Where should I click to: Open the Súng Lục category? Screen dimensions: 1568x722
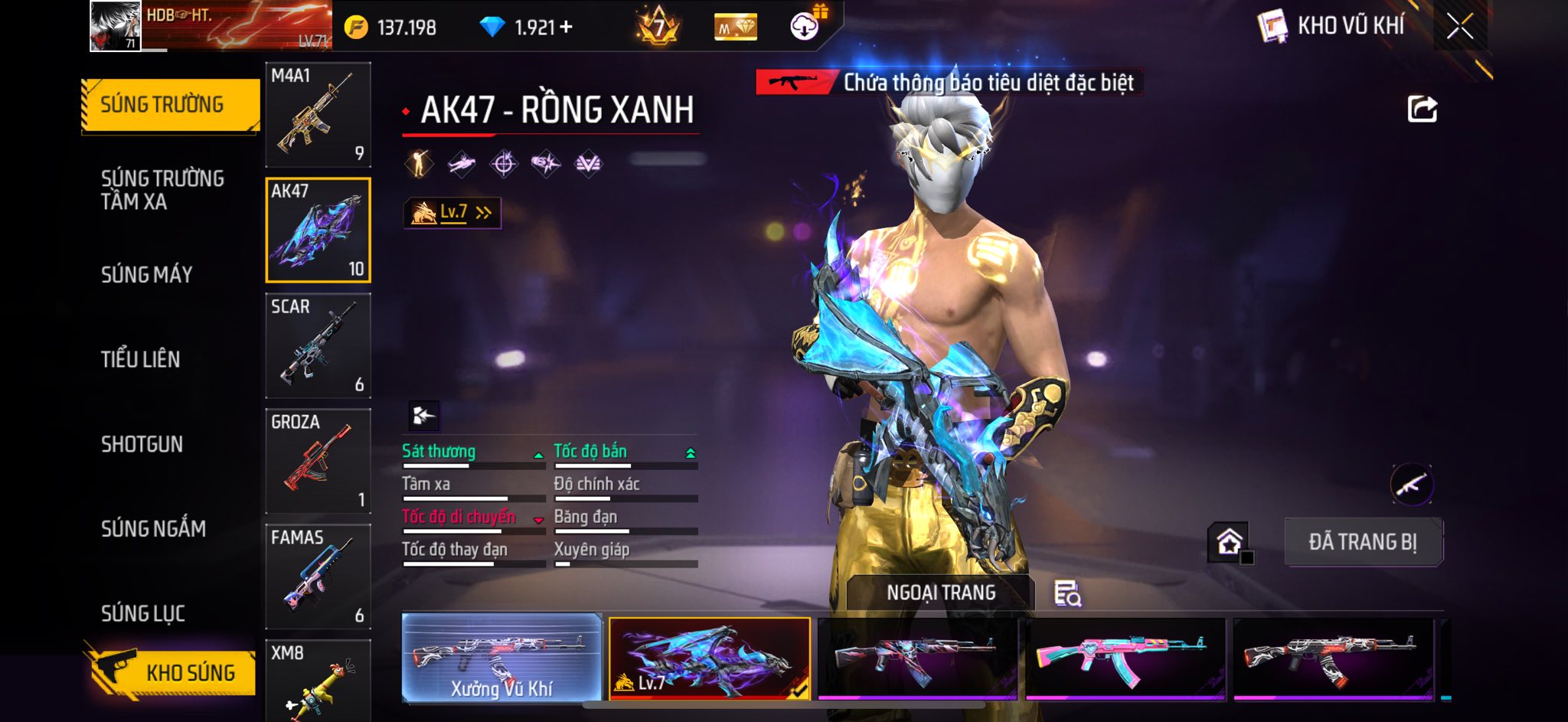[143, 613]
